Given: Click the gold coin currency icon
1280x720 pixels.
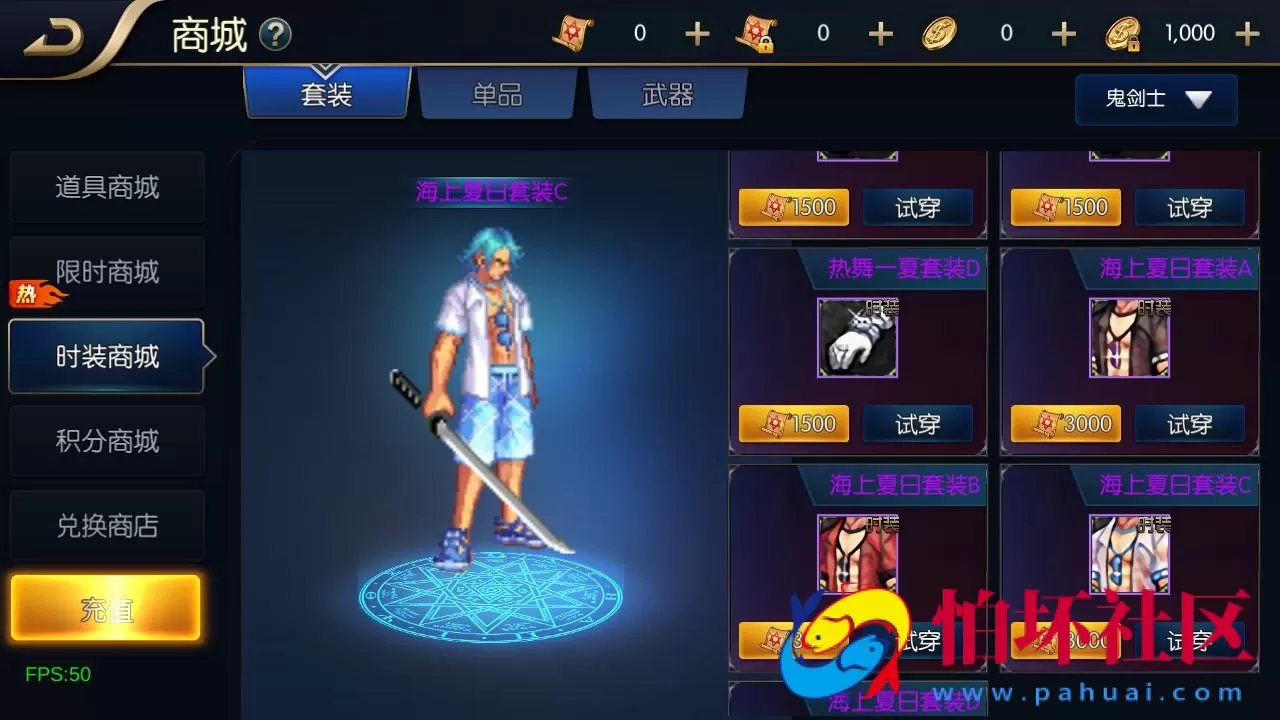Looking at the screenshot, I should point(939,31).
